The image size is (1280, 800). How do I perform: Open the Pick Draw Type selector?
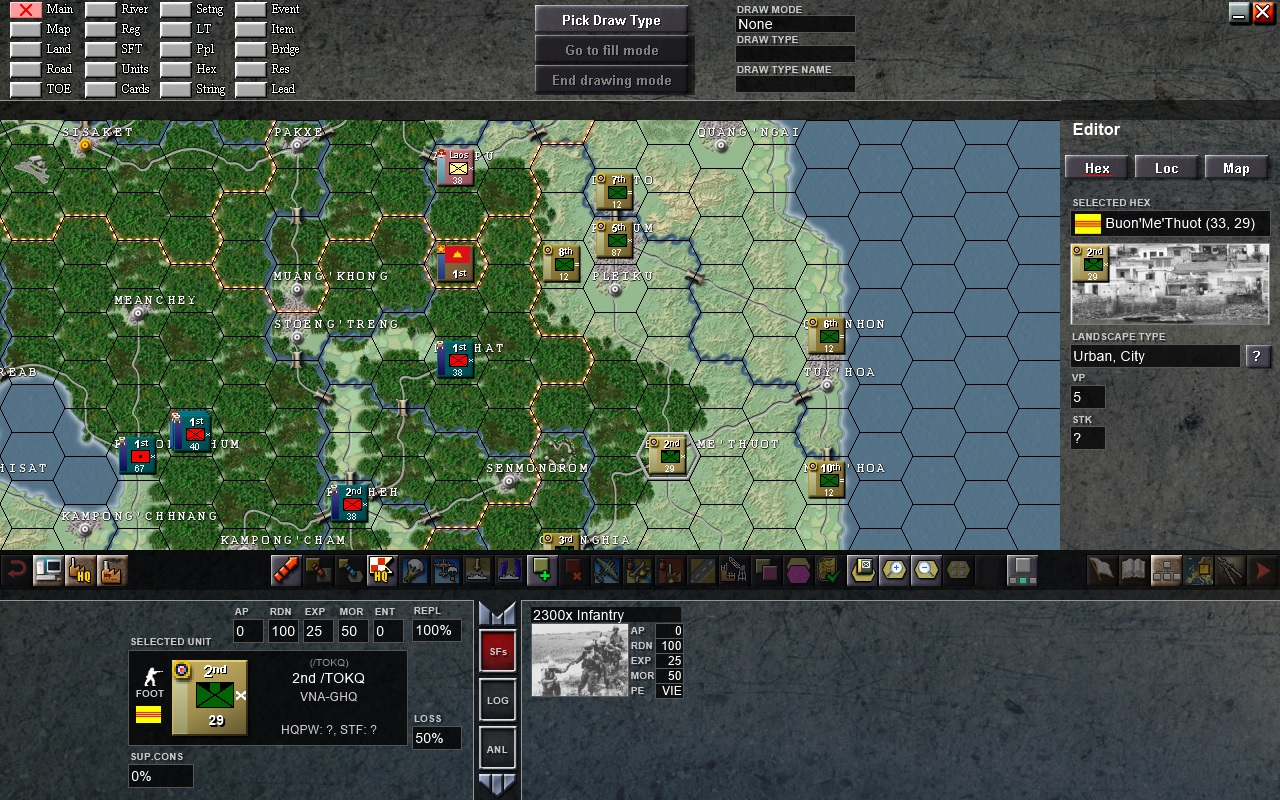611,19
